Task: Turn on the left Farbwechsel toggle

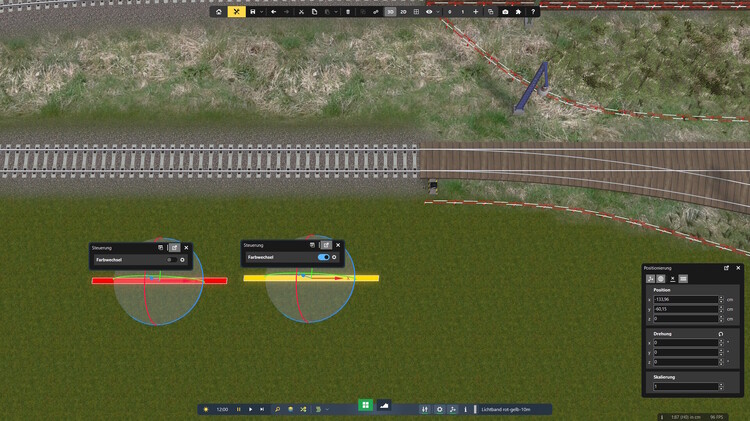Action: (x=171, y=260)
